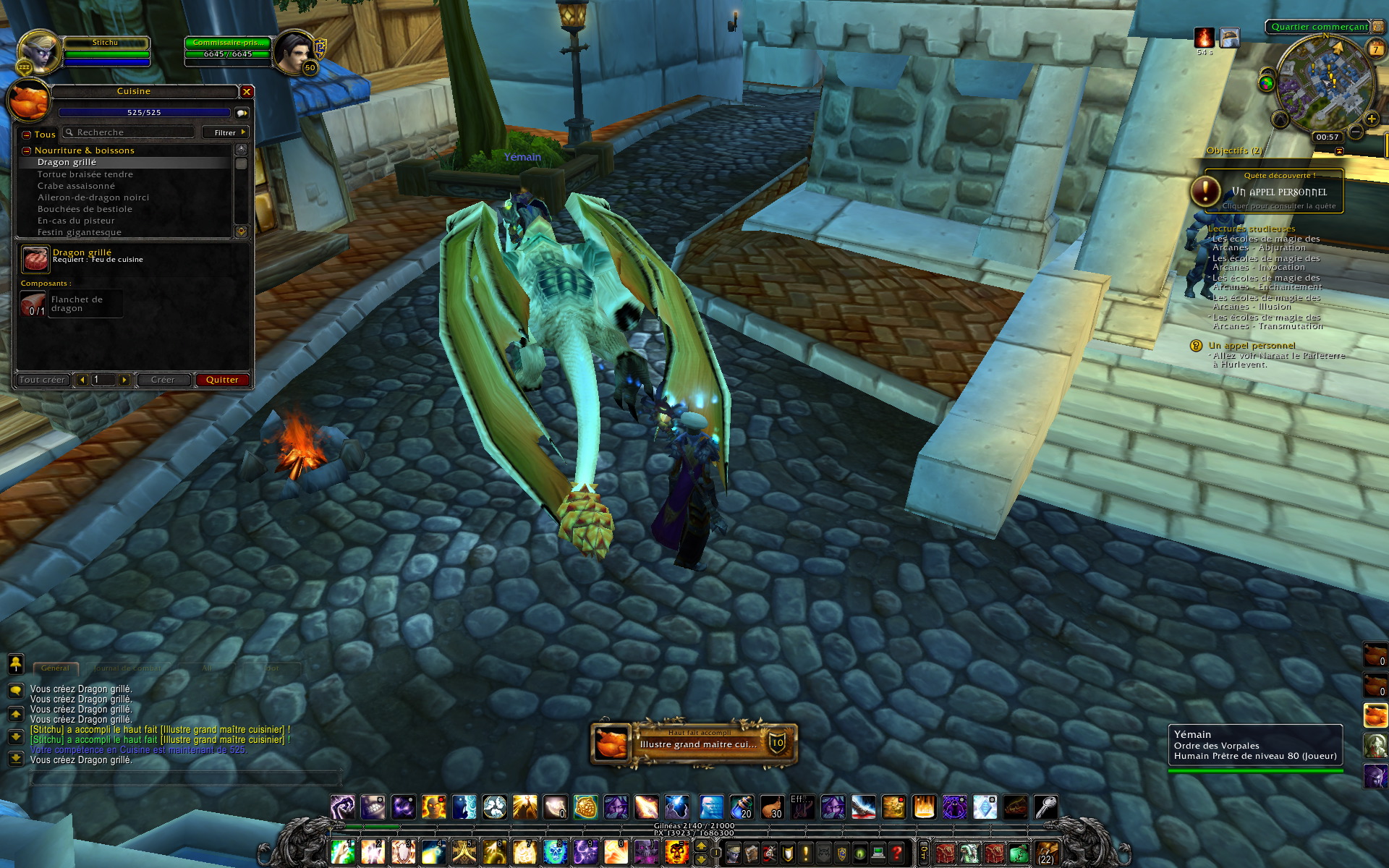Open the Filtrer dropdown

point(228,132)
